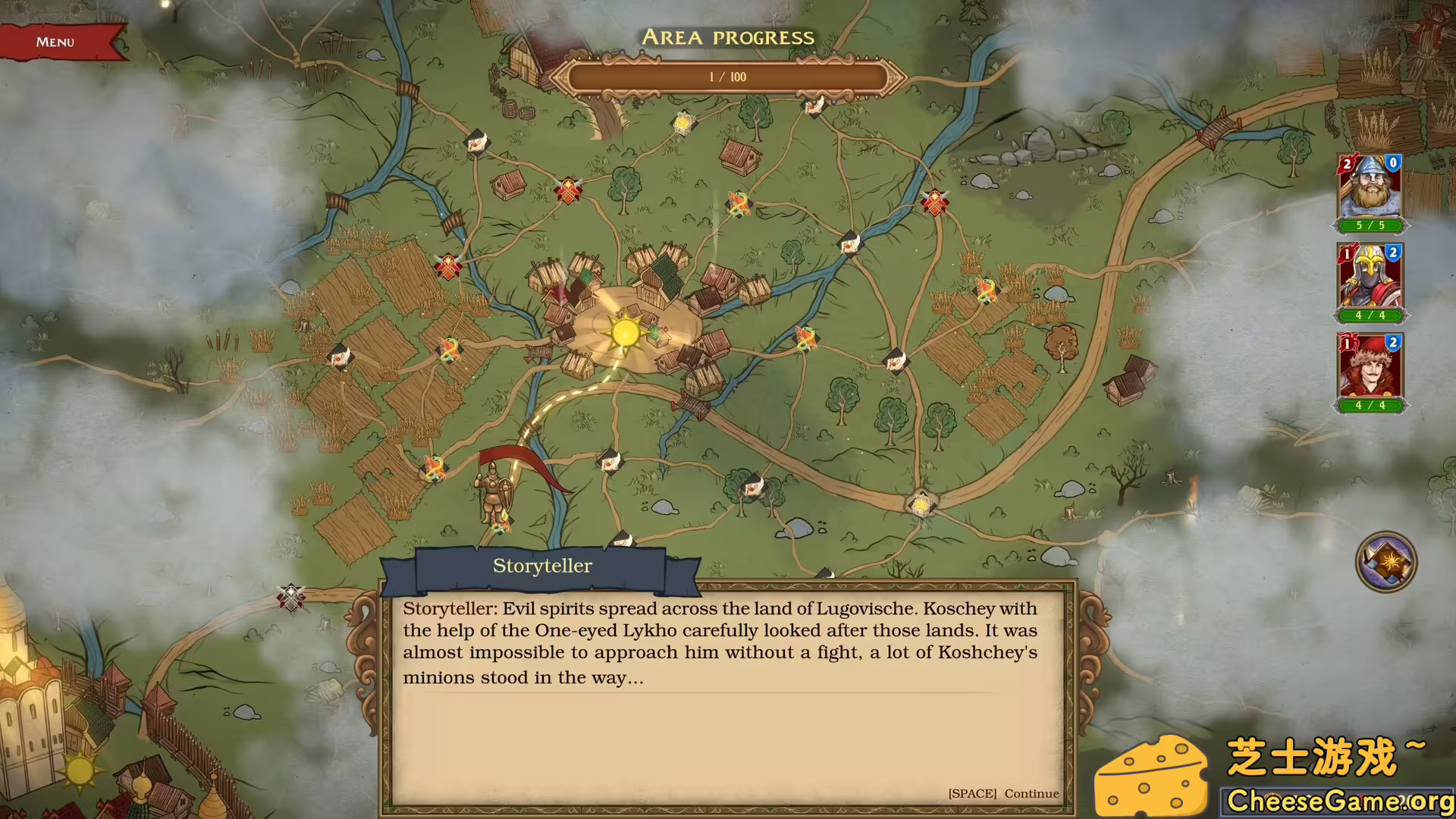Image resolution: width=1456 pixels, height=819 pixels.
Task: Select the gold-helmeted knight hero card
Action: (1370, 279)
